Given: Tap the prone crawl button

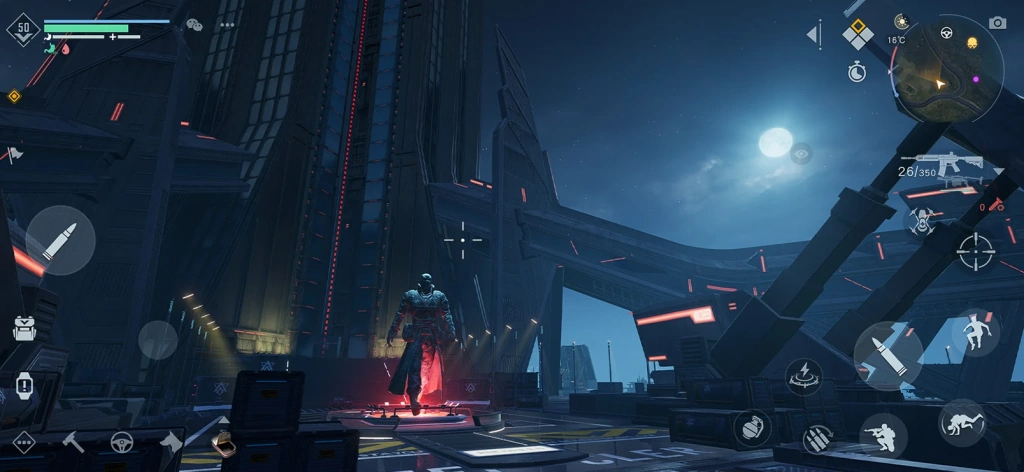Looking at the screenshot, I should (x=962, y=422).
